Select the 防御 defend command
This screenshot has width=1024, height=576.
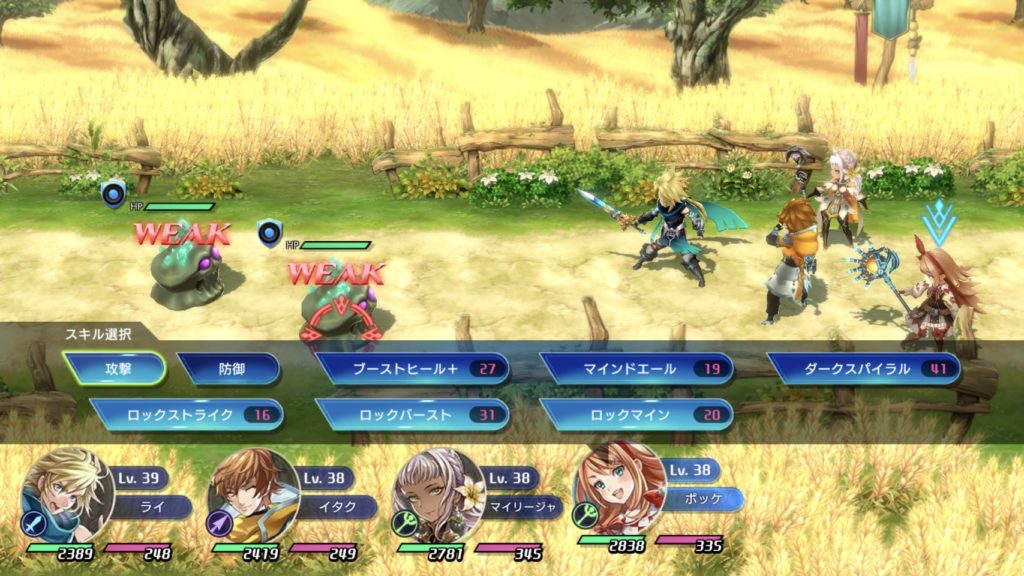point(228,368)
